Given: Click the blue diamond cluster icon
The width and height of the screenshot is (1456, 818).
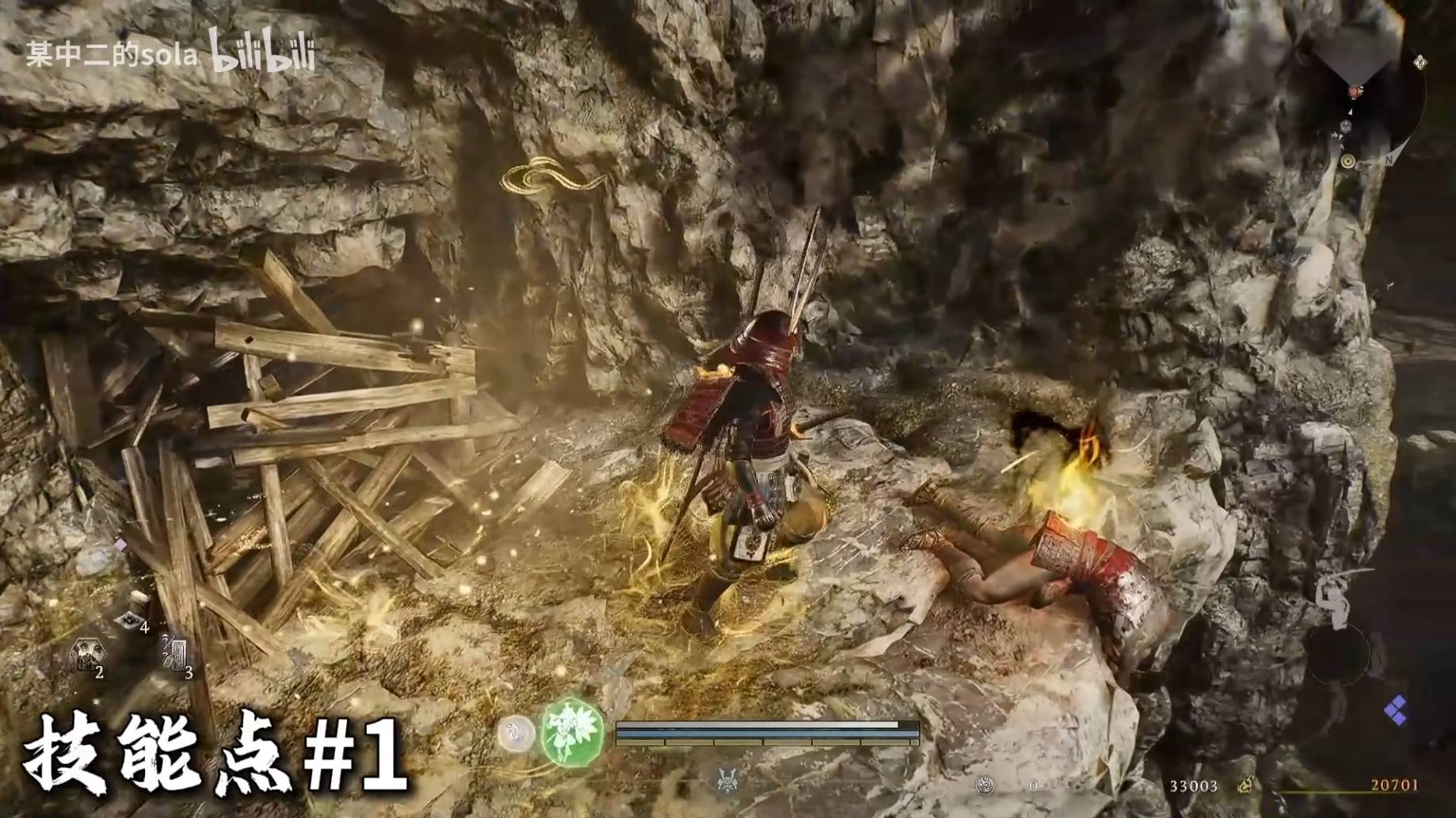Looking at the screenshot, I should [x=1395, y=709].
